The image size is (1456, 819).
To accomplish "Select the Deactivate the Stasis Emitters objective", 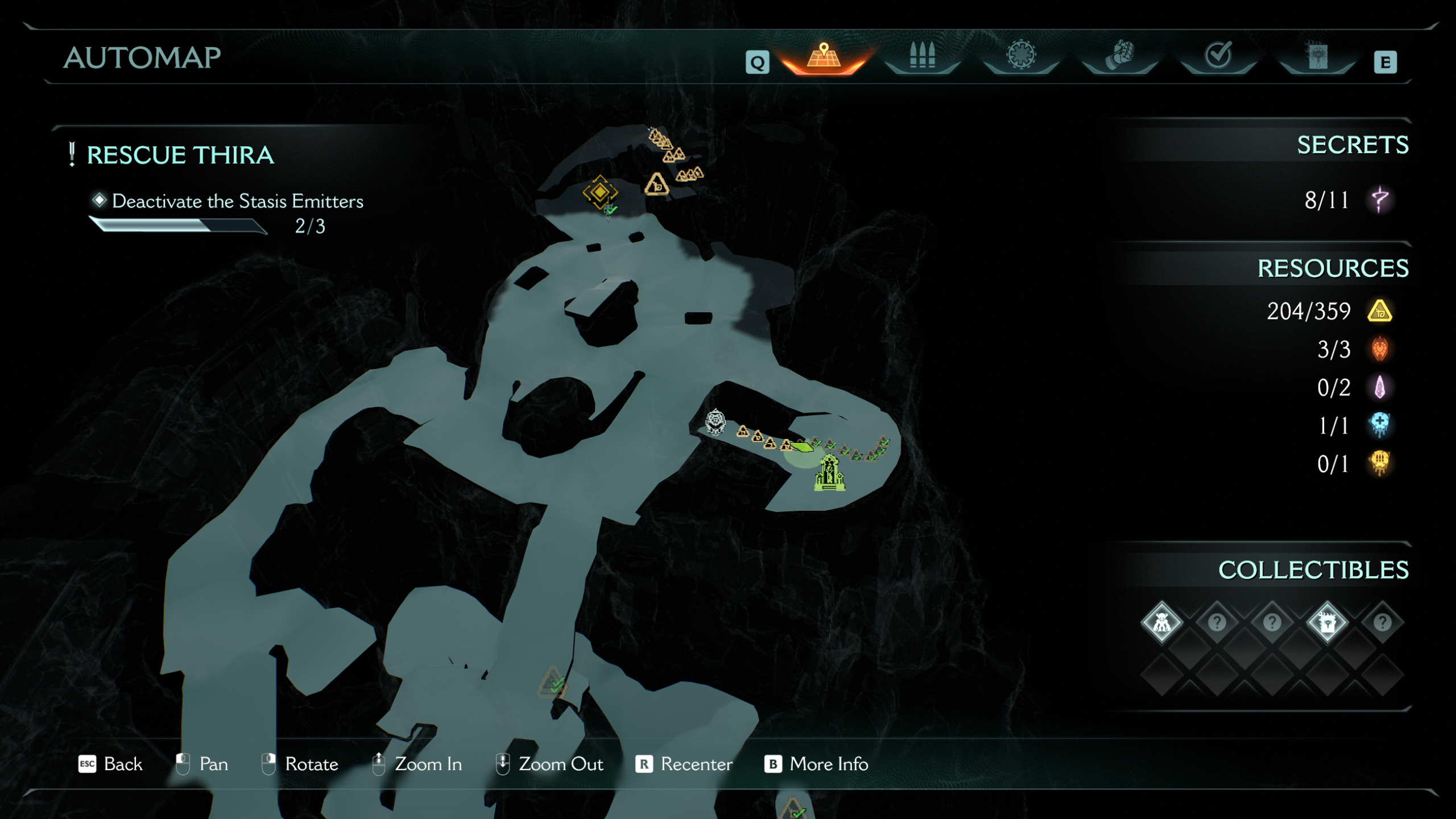I will point(238,201).
